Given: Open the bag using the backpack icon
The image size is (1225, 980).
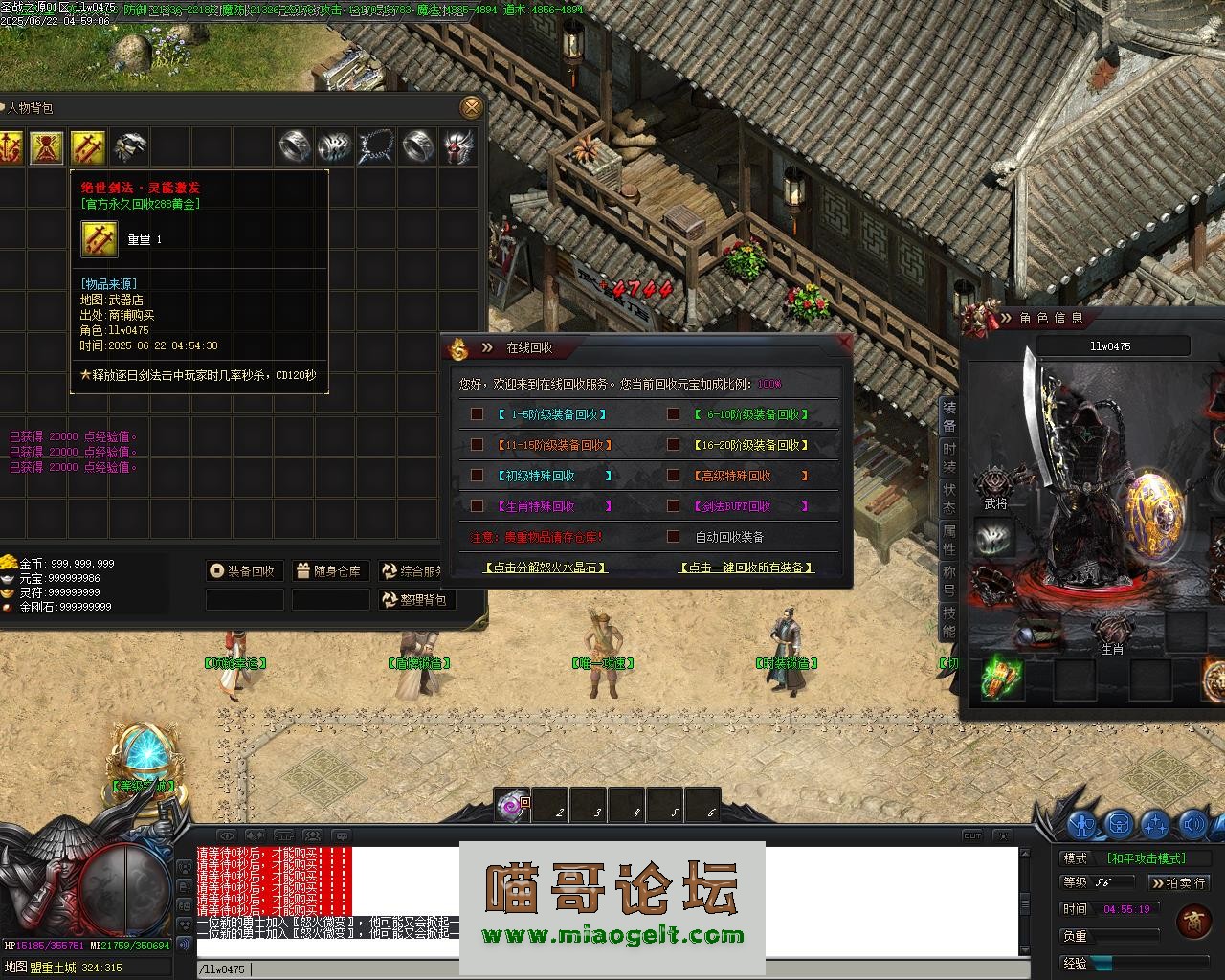Looking at the screenshot, I should (x=1119, y=824).
